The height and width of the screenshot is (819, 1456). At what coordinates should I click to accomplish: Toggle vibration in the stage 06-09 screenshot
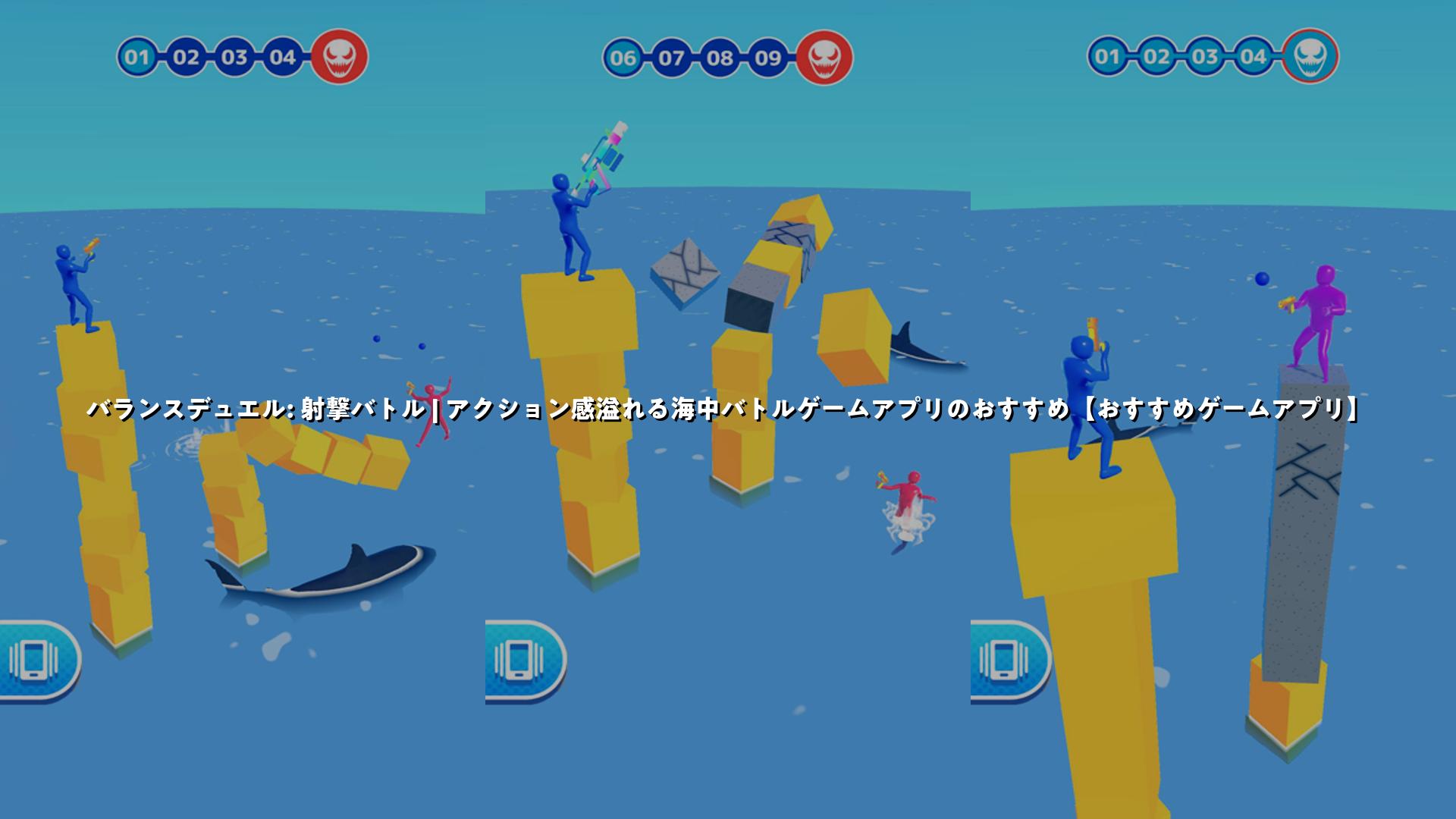pos(522,659)
